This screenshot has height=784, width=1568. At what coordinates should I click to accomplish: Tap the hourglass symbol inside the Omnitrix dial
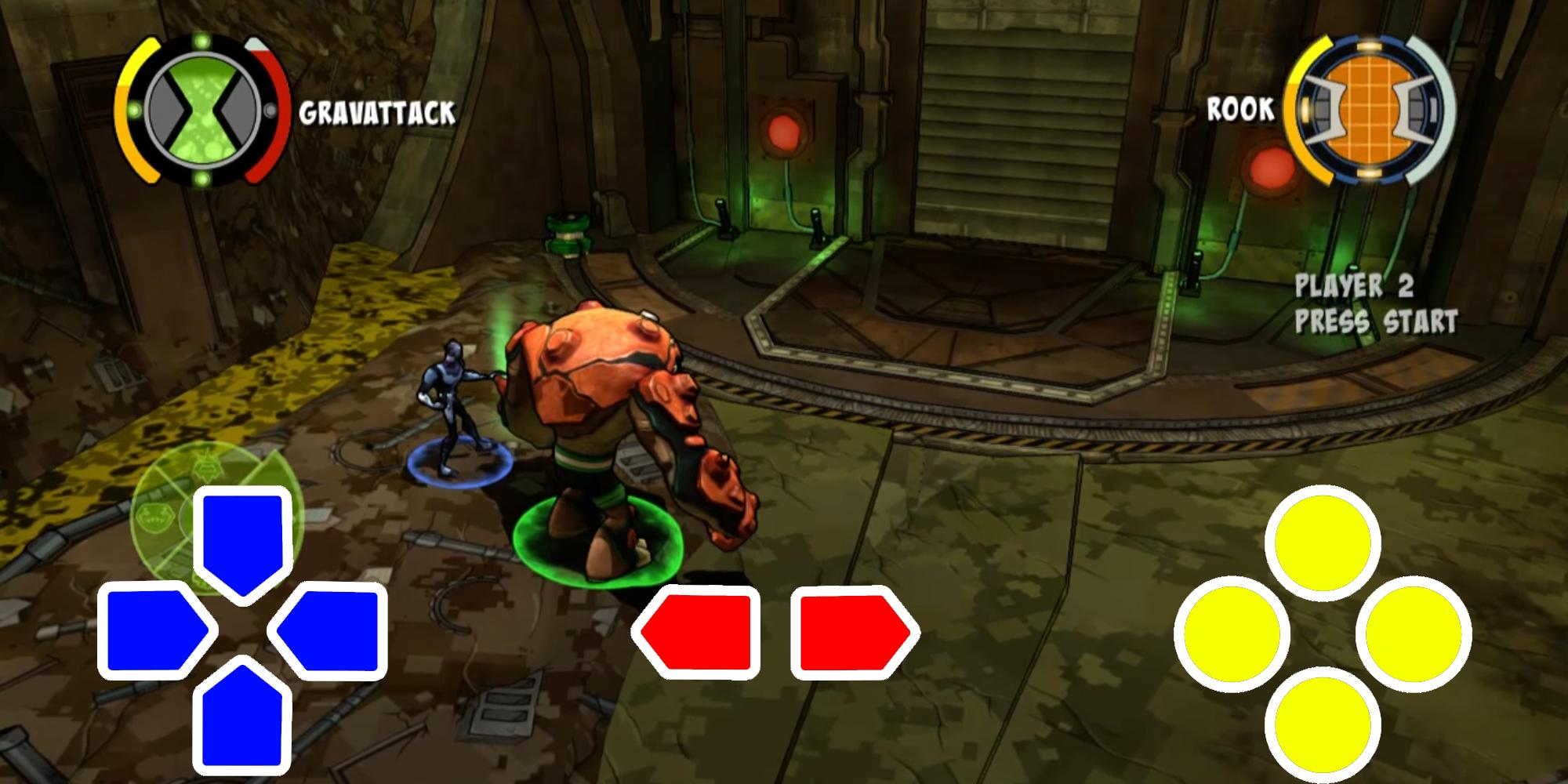[202, 106]
